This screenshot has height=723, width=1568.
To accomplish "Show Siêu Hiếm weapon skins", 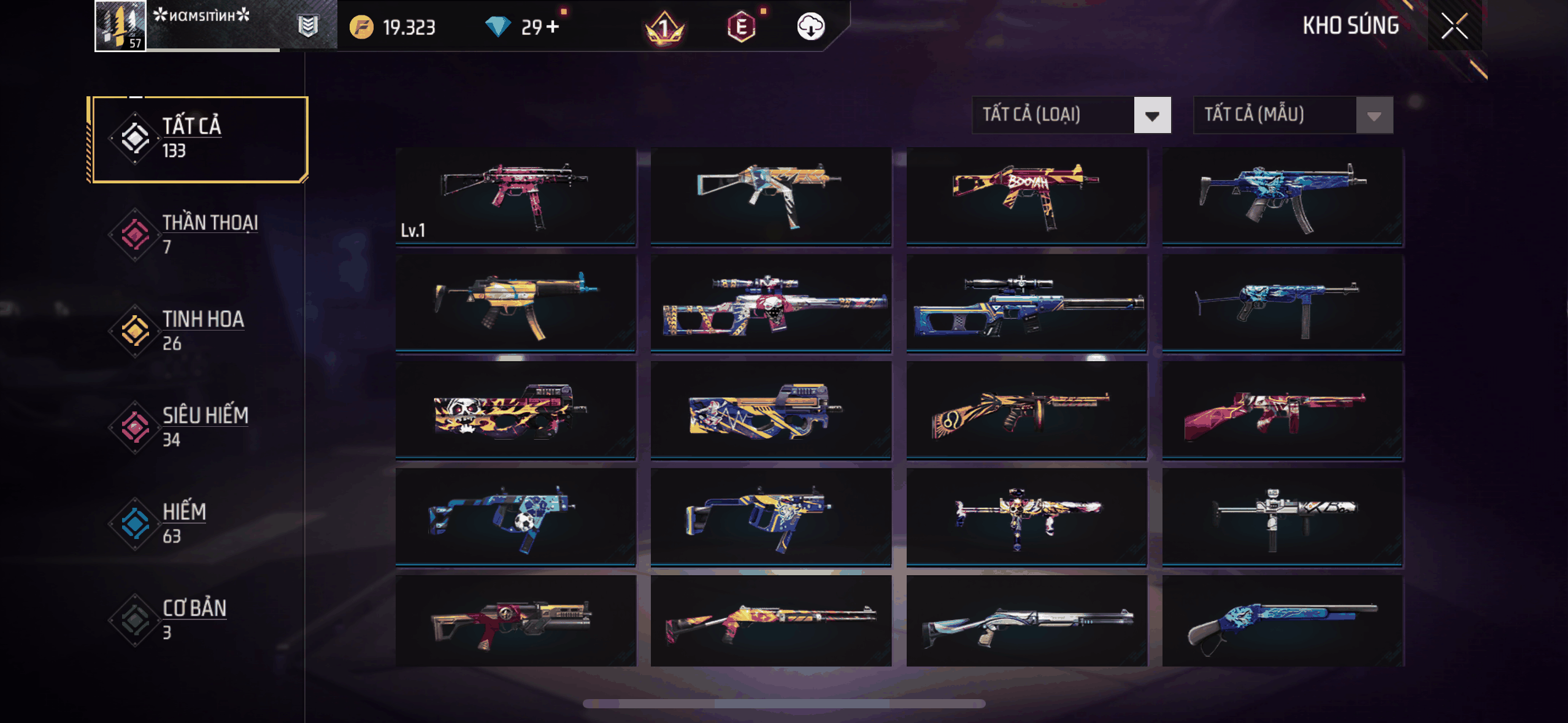I will [x=198, y=427].
